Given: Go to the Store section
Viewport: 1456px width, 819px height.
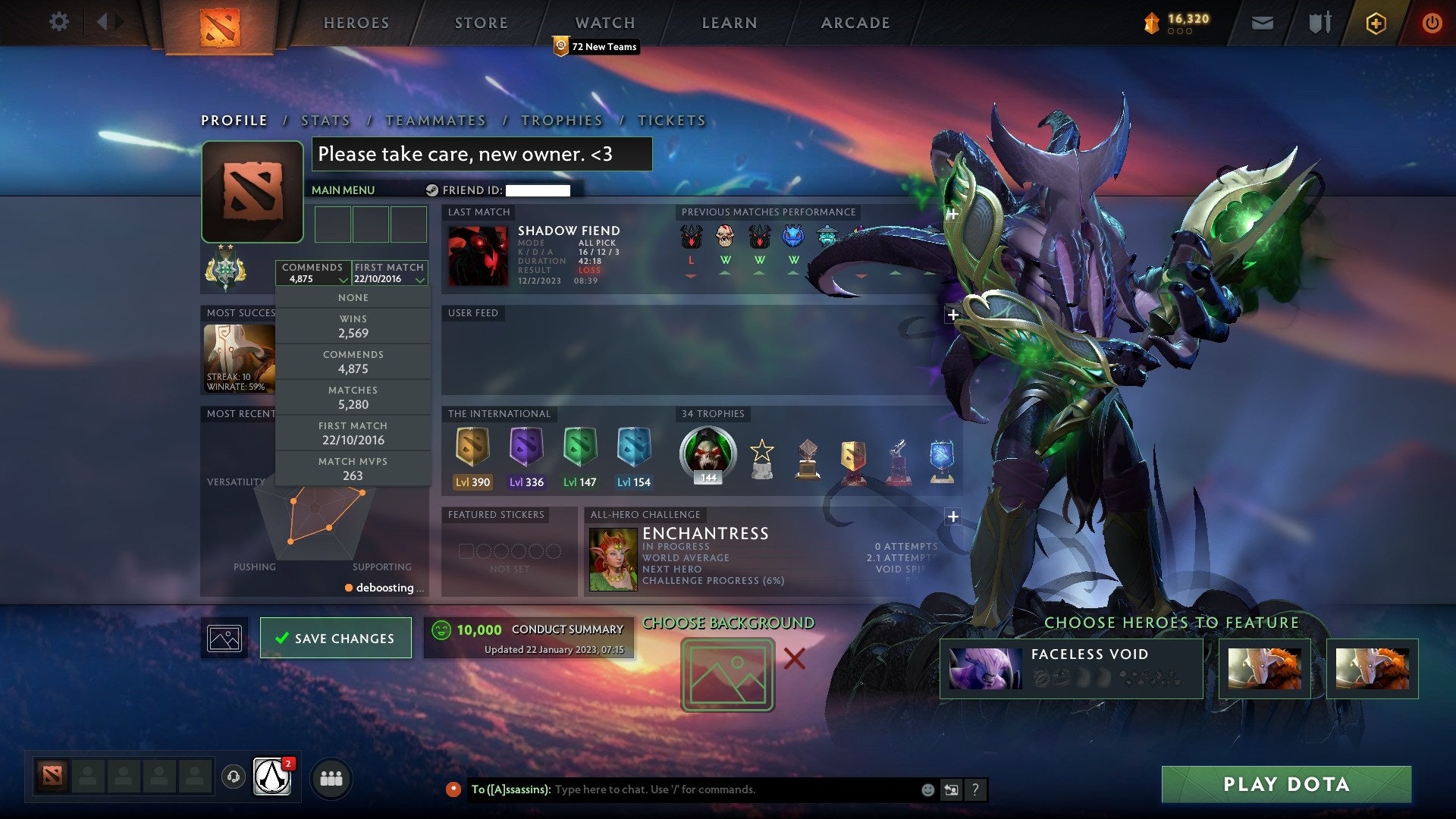Looking at the screenshot, I should coord(481,23).
